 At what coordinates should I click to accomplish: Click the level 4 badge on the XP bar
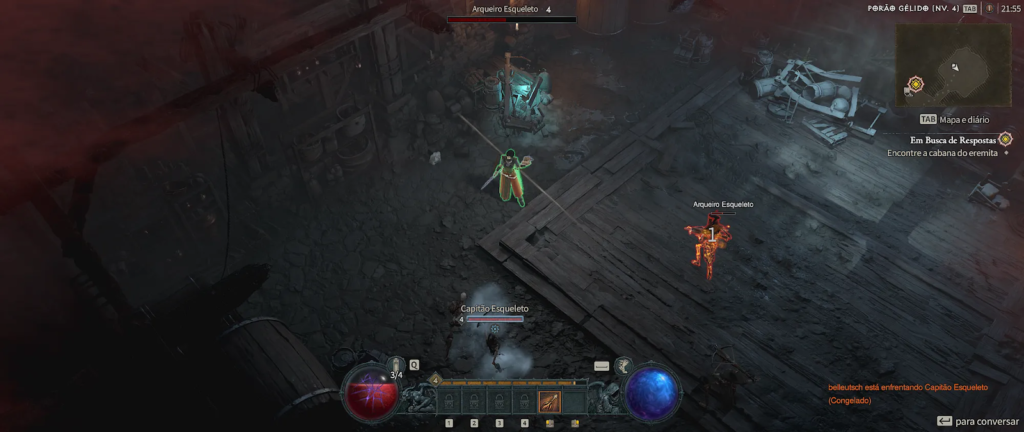click(x=435, y=380)
